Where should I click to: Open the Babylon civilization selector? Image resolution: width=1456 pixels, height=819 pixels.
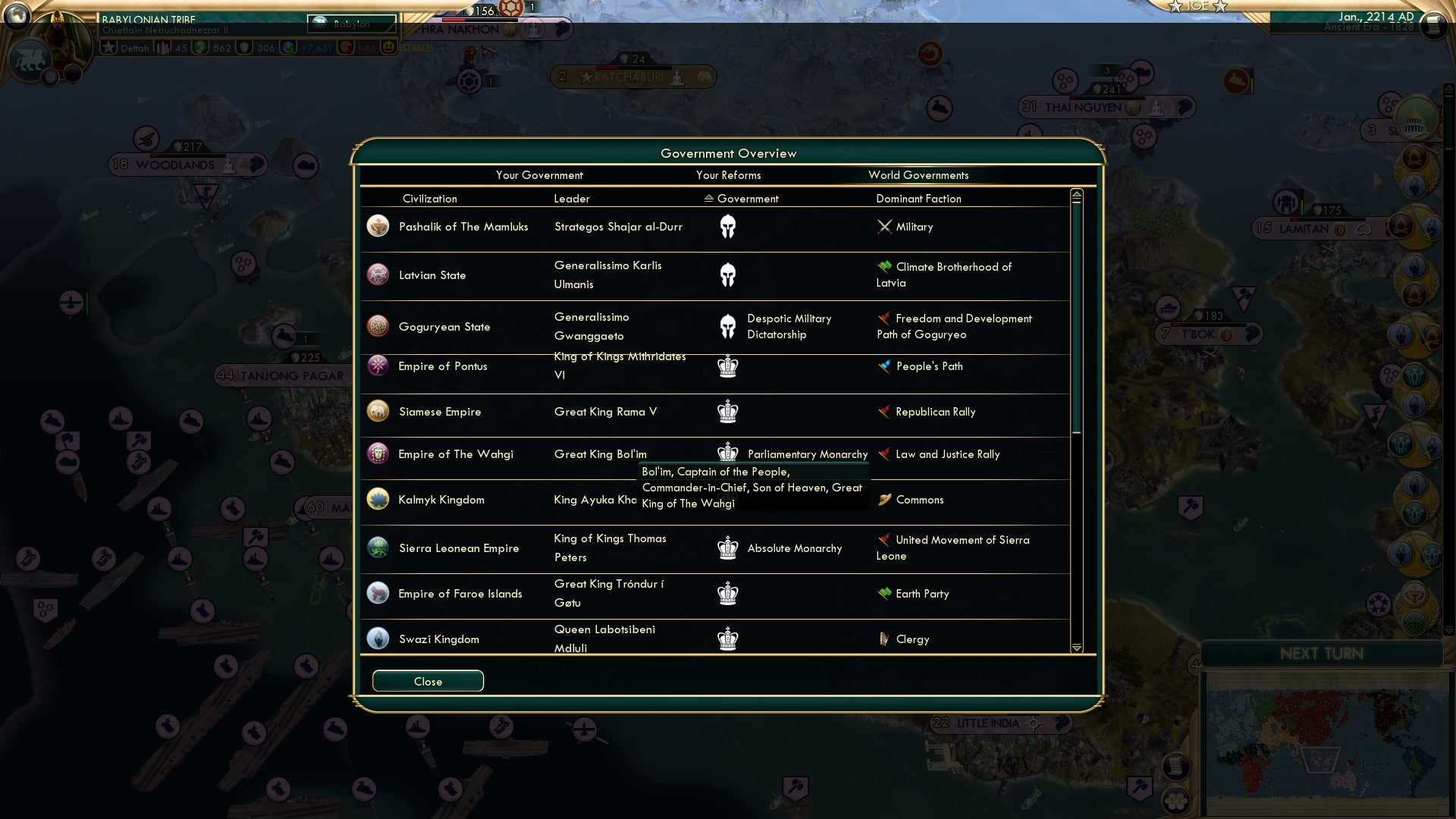tap(351, 24)
